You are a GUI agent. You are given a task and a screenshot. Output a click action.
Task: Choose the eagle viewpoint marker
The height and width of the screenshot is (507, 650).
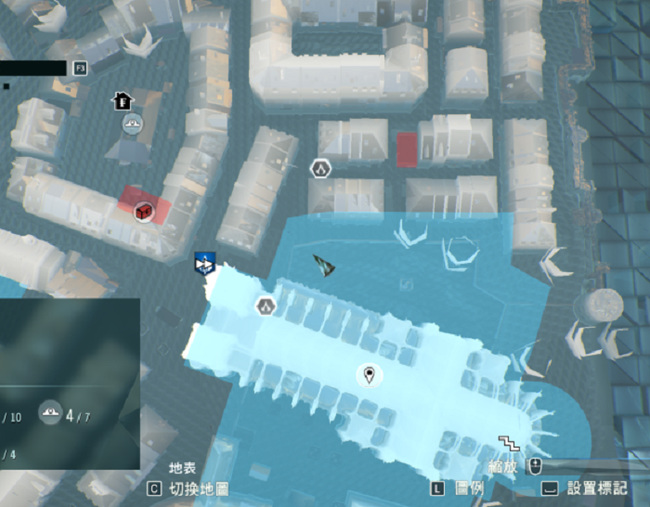[133, 124]
